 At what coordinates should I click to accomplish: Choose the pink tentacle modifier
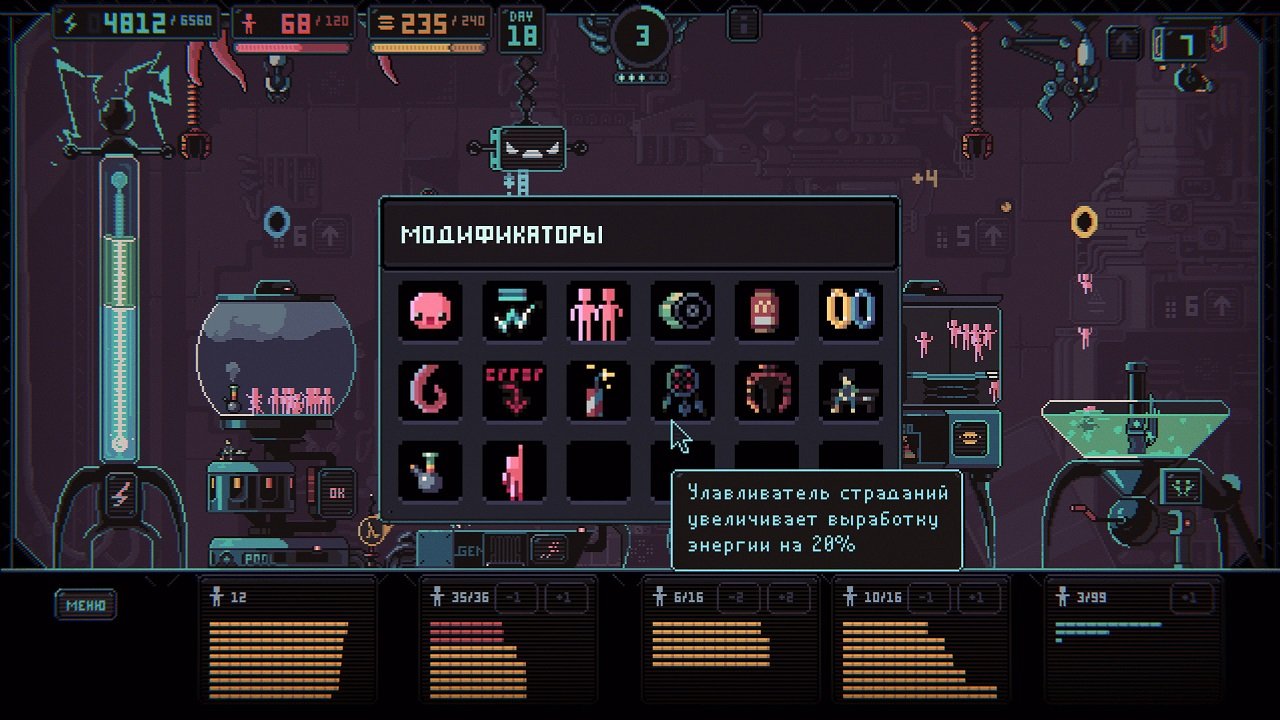430,390
